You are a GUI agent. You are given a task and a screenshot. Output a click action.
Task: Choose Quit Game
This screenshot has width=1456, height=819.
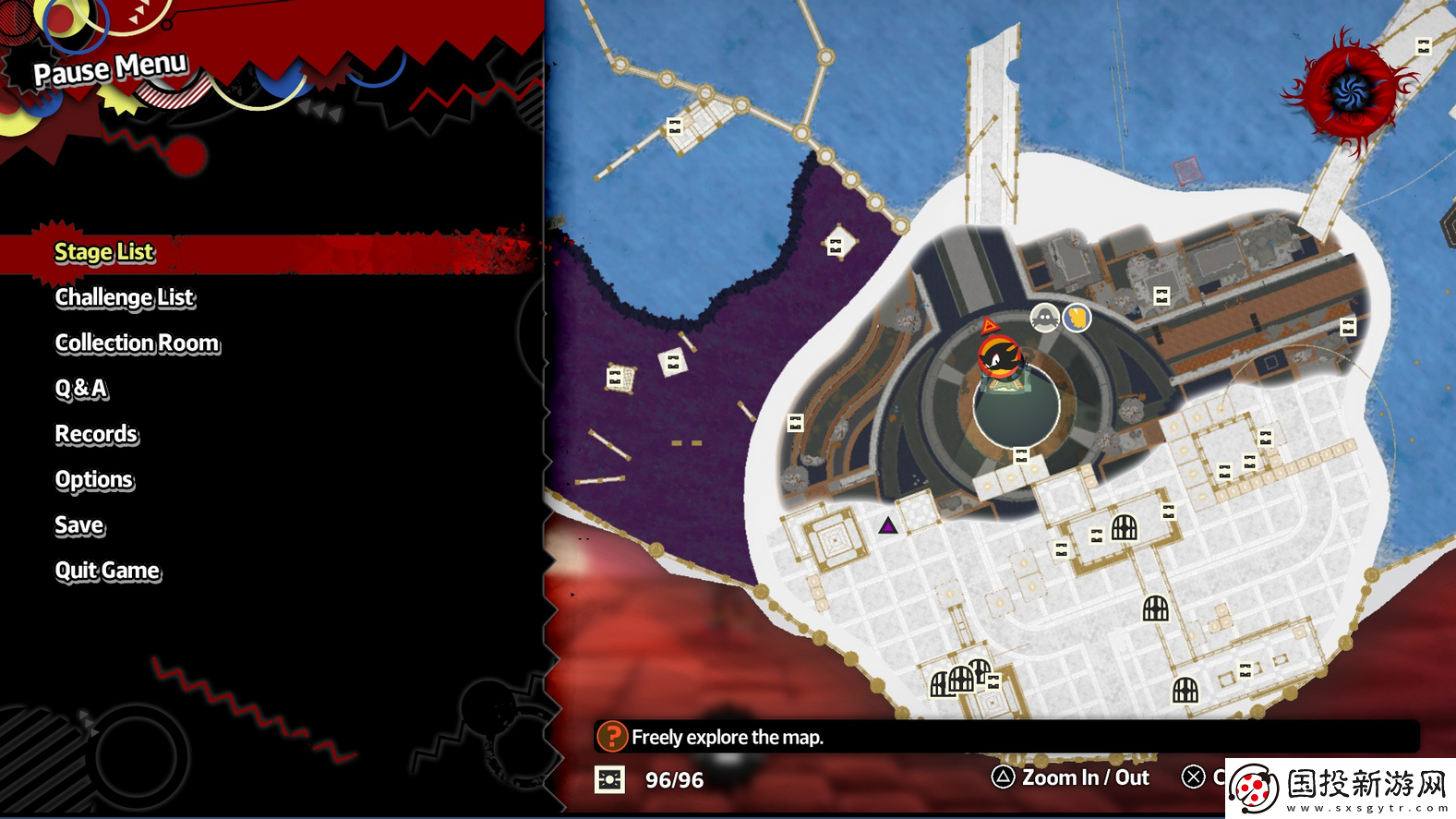[107, 571]
